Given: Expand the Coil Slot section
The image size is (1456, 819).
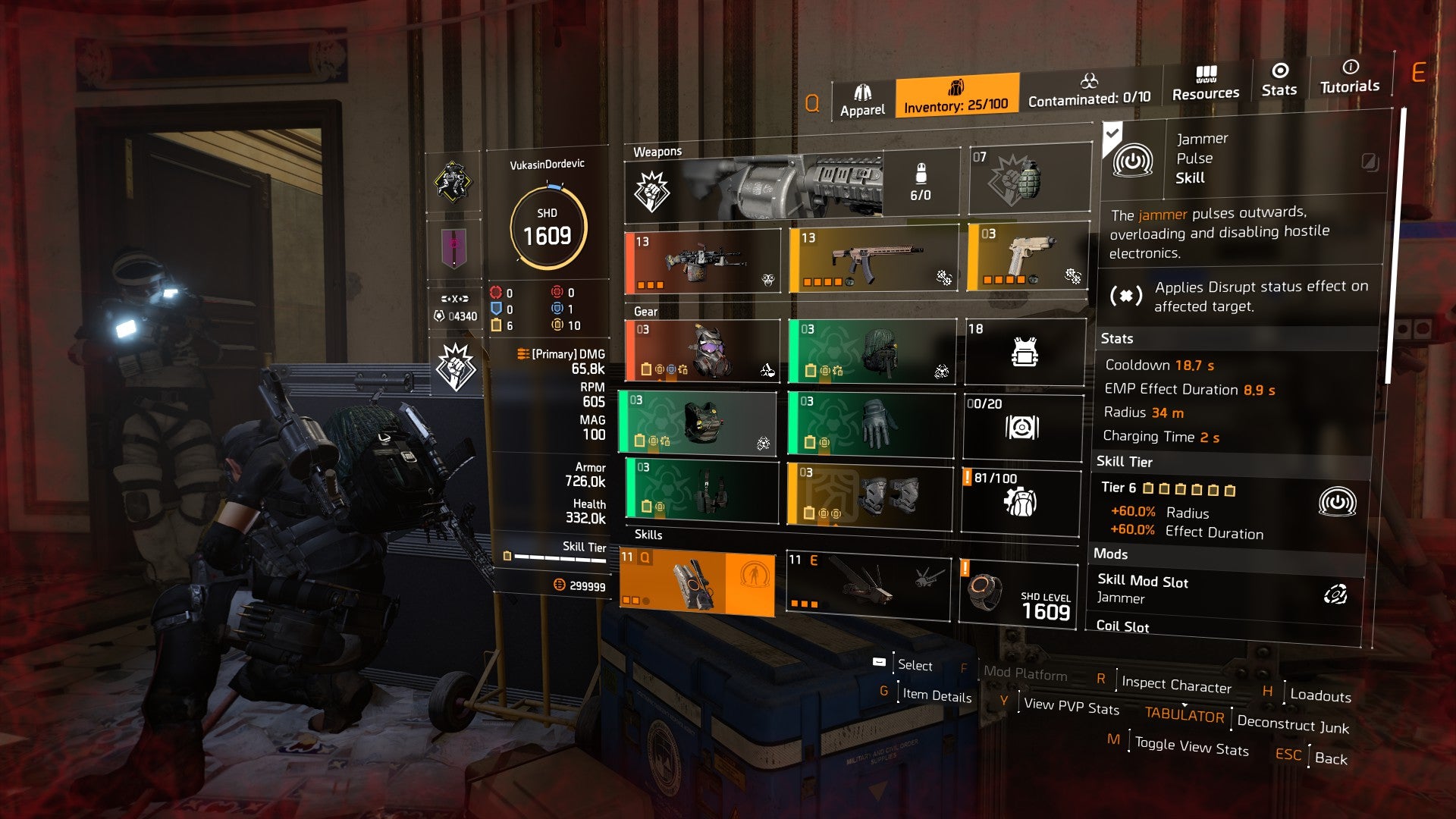Looking at the screenshot, I should (x=1122, y=626).
